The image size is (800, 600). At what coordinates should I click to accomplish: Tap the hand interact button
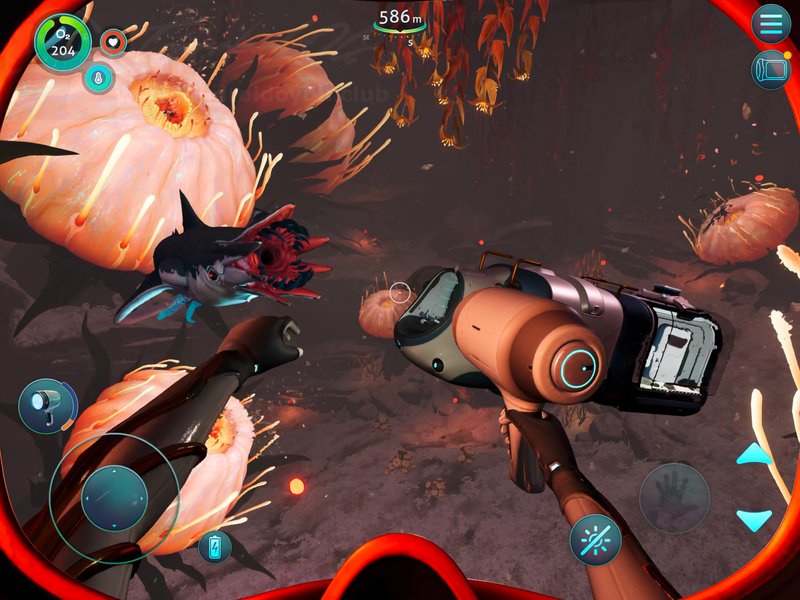[x=674, y=497]
